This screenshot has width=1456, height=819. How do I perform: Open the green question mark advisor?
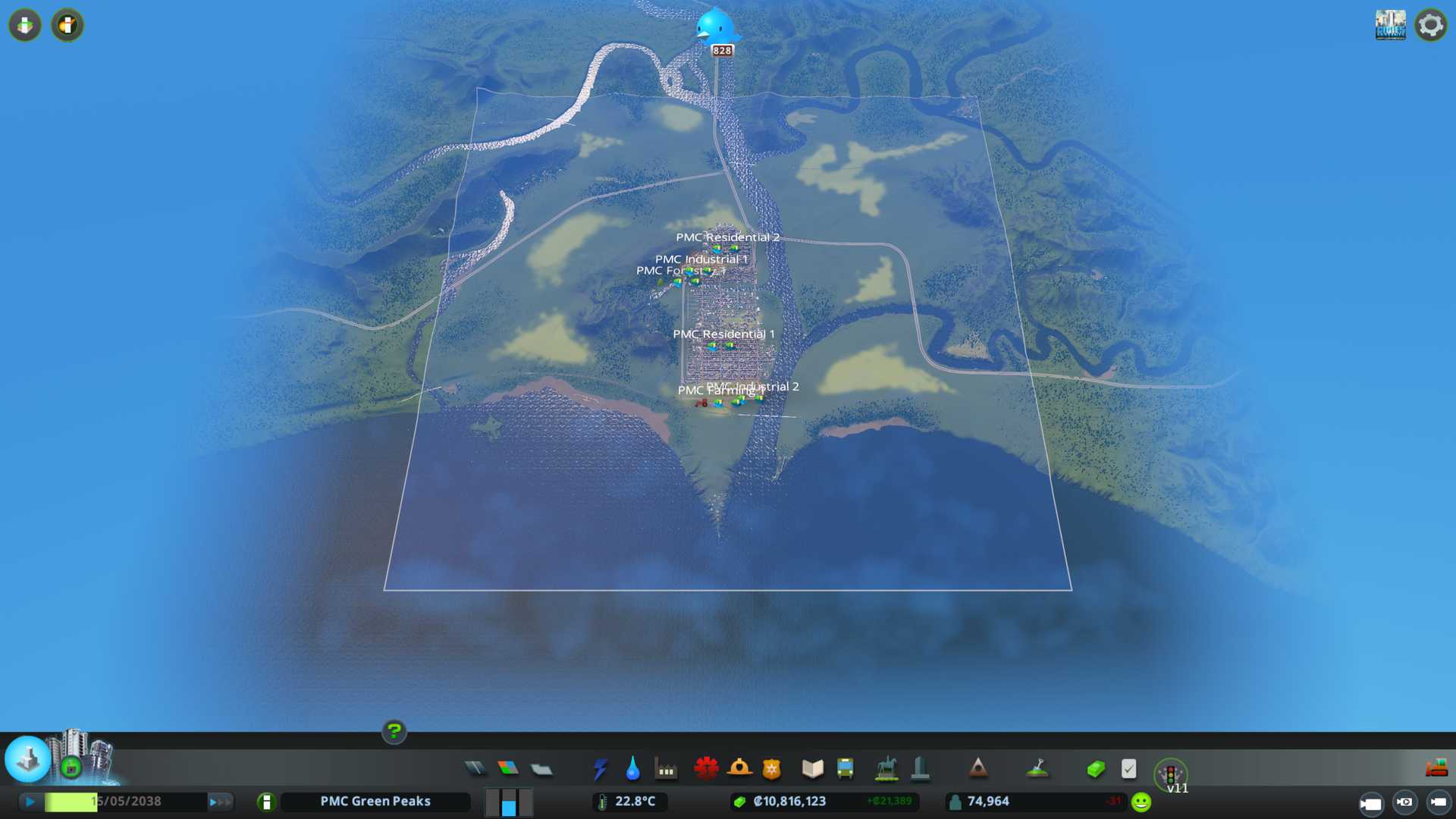click(394, 731)
